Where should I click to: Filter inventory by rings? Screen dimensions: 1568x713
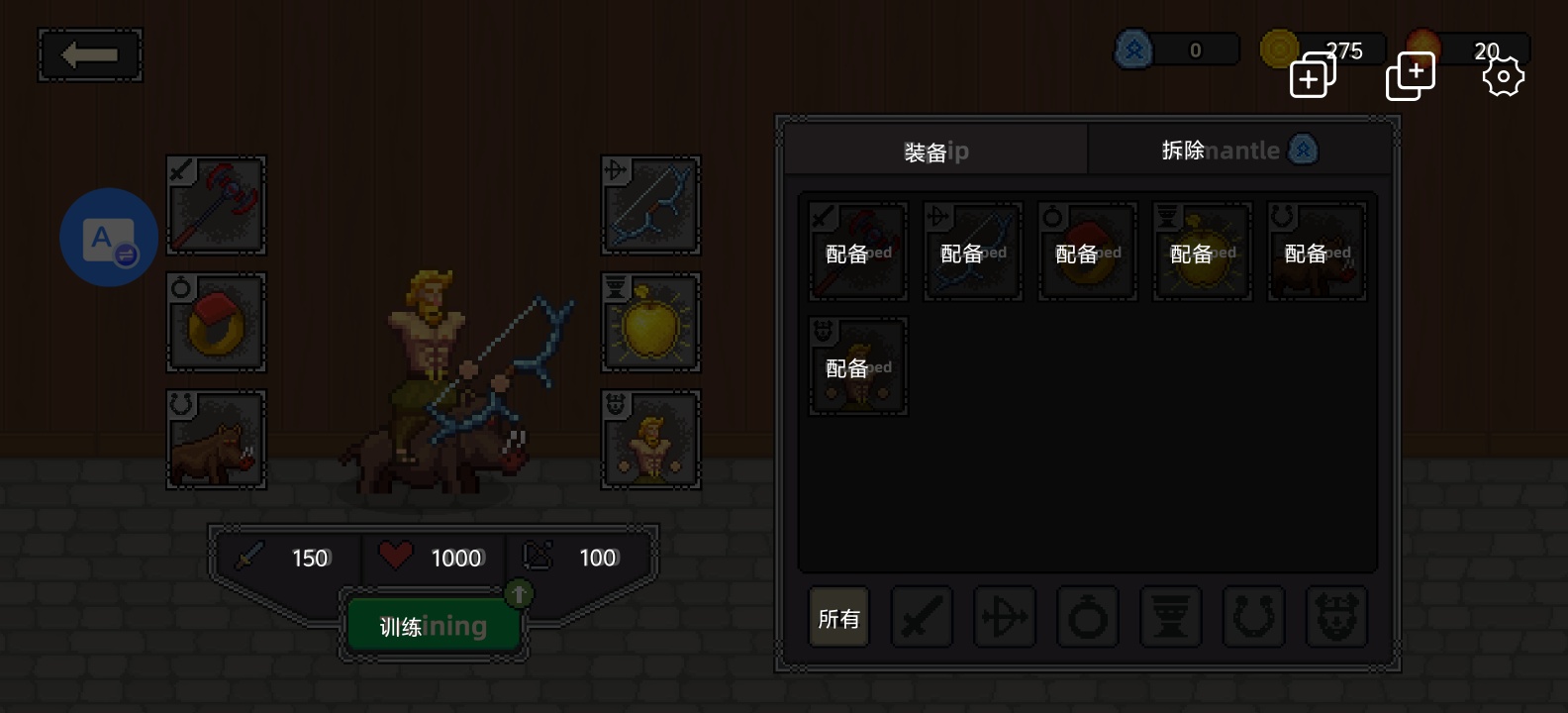point(1088,618)
